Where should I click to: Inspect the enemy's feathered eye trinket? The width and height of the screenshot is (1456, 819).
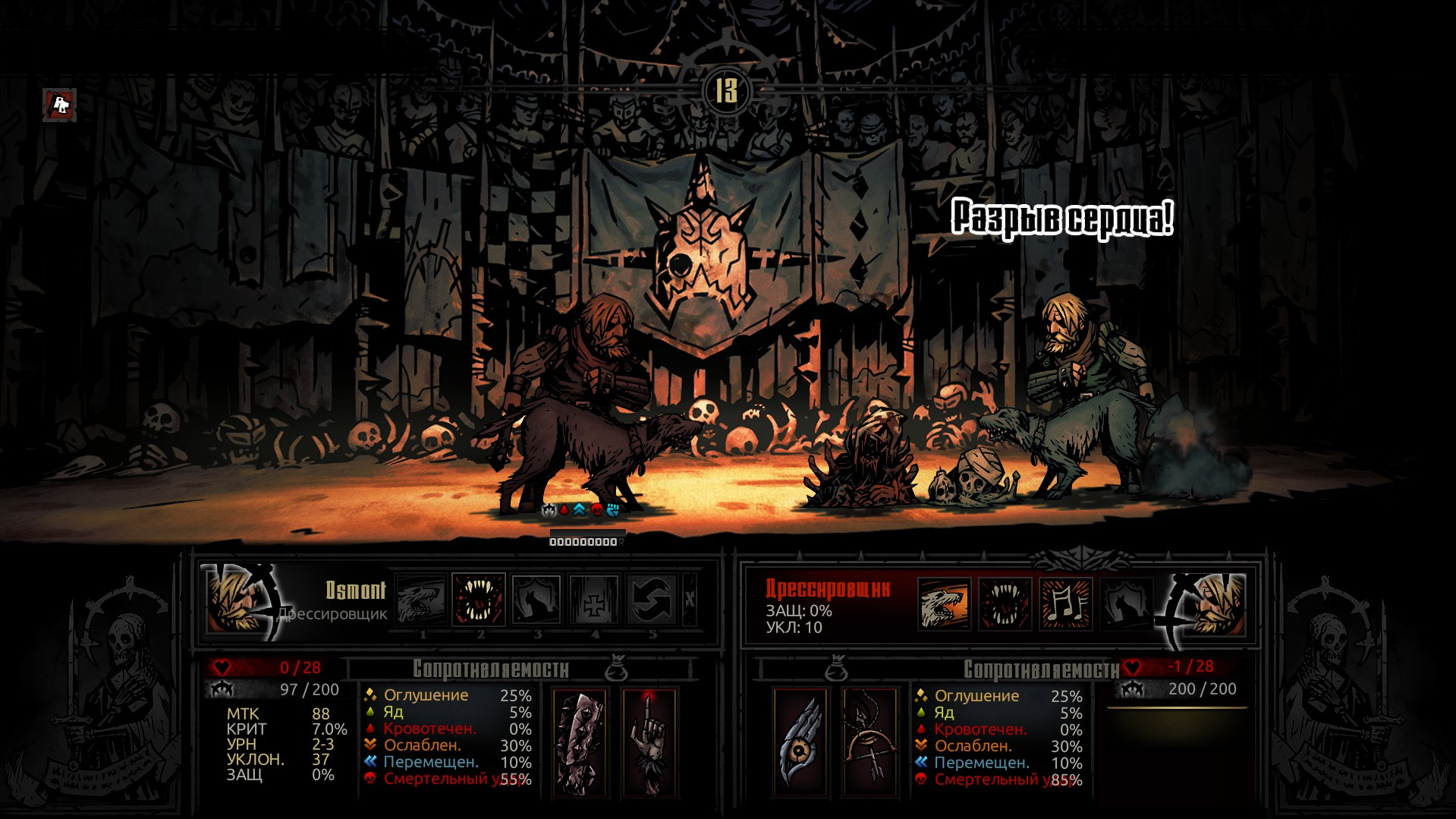click(800, 742)
